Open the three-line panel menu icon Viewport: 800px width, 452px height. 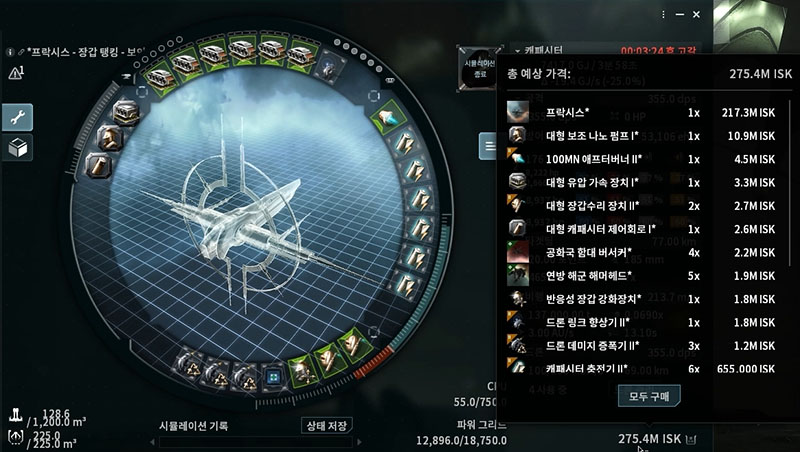pos(488,147)
